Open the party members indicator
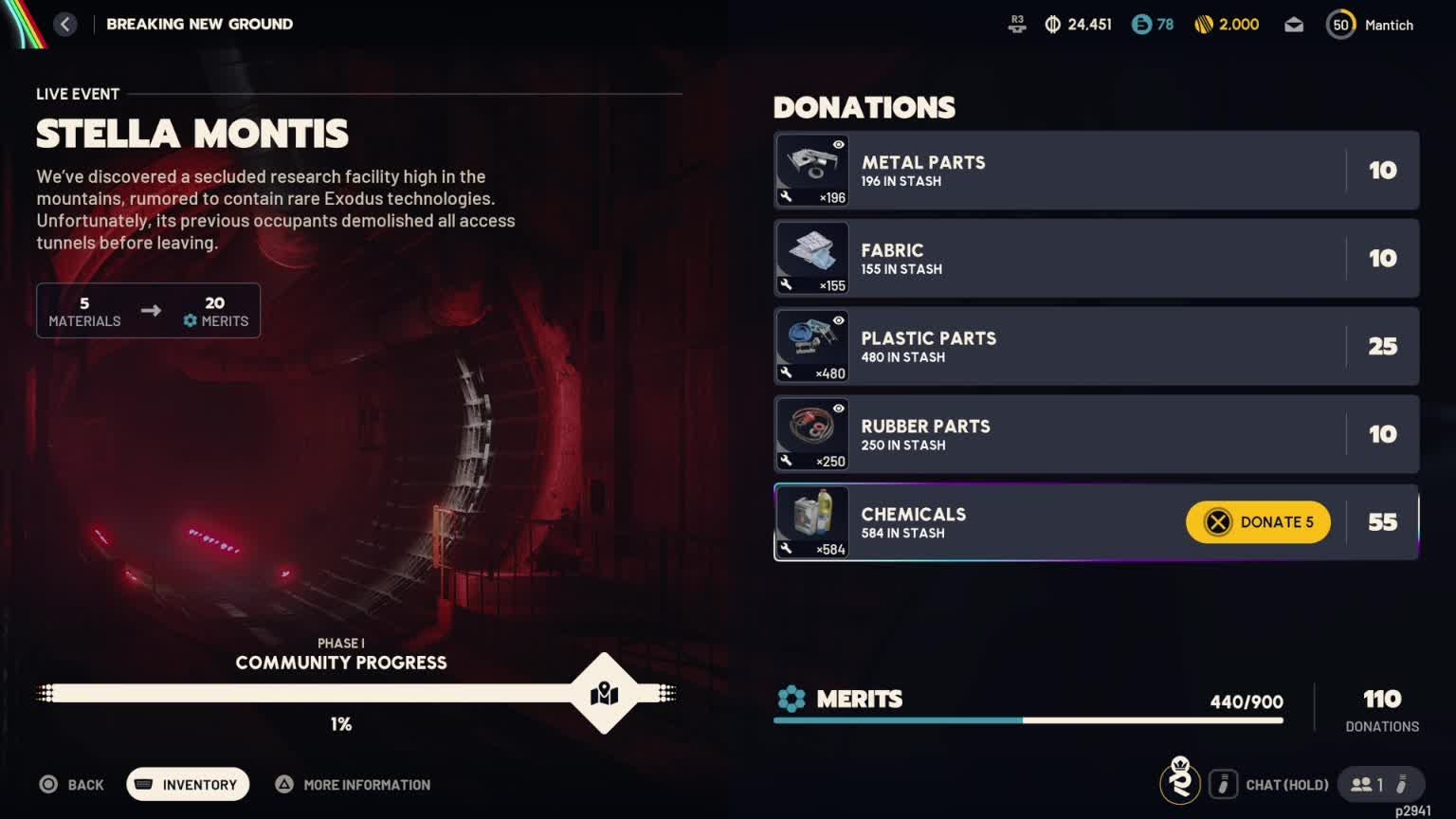 point(1380,785)
